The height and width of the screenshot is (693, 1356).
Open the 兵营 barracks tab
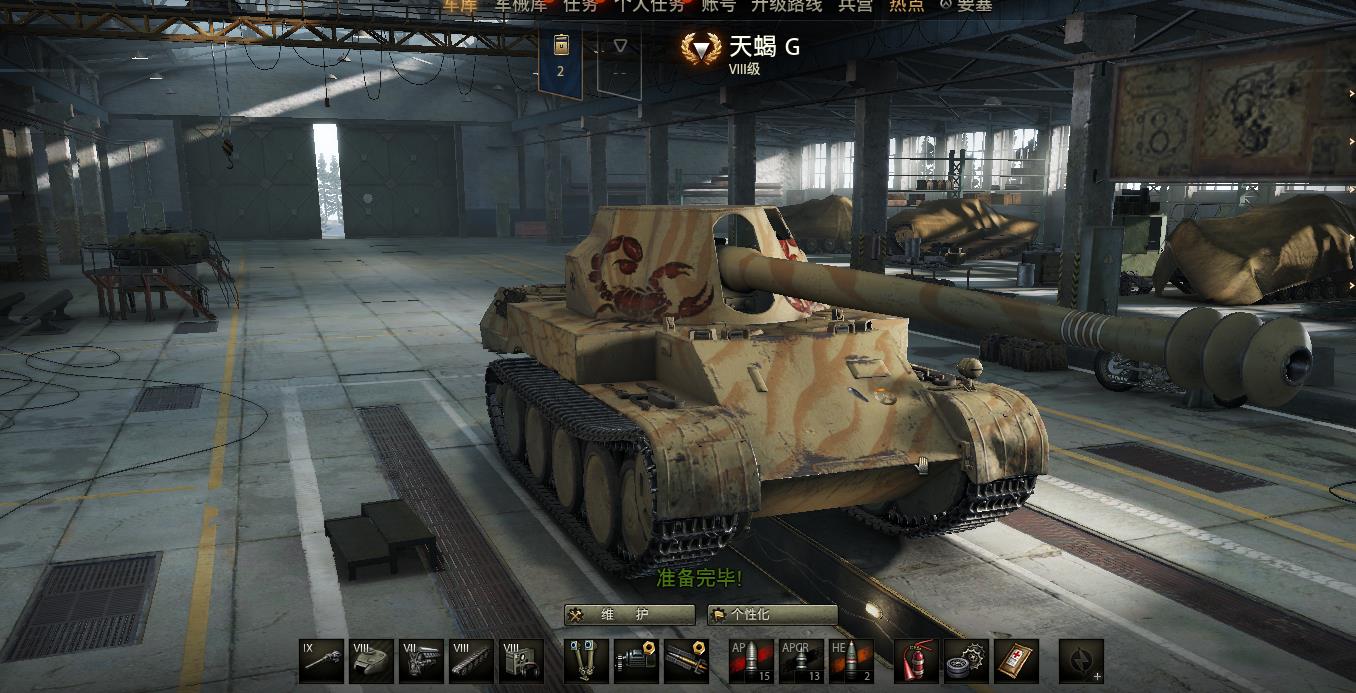click(x=855, y=5)
